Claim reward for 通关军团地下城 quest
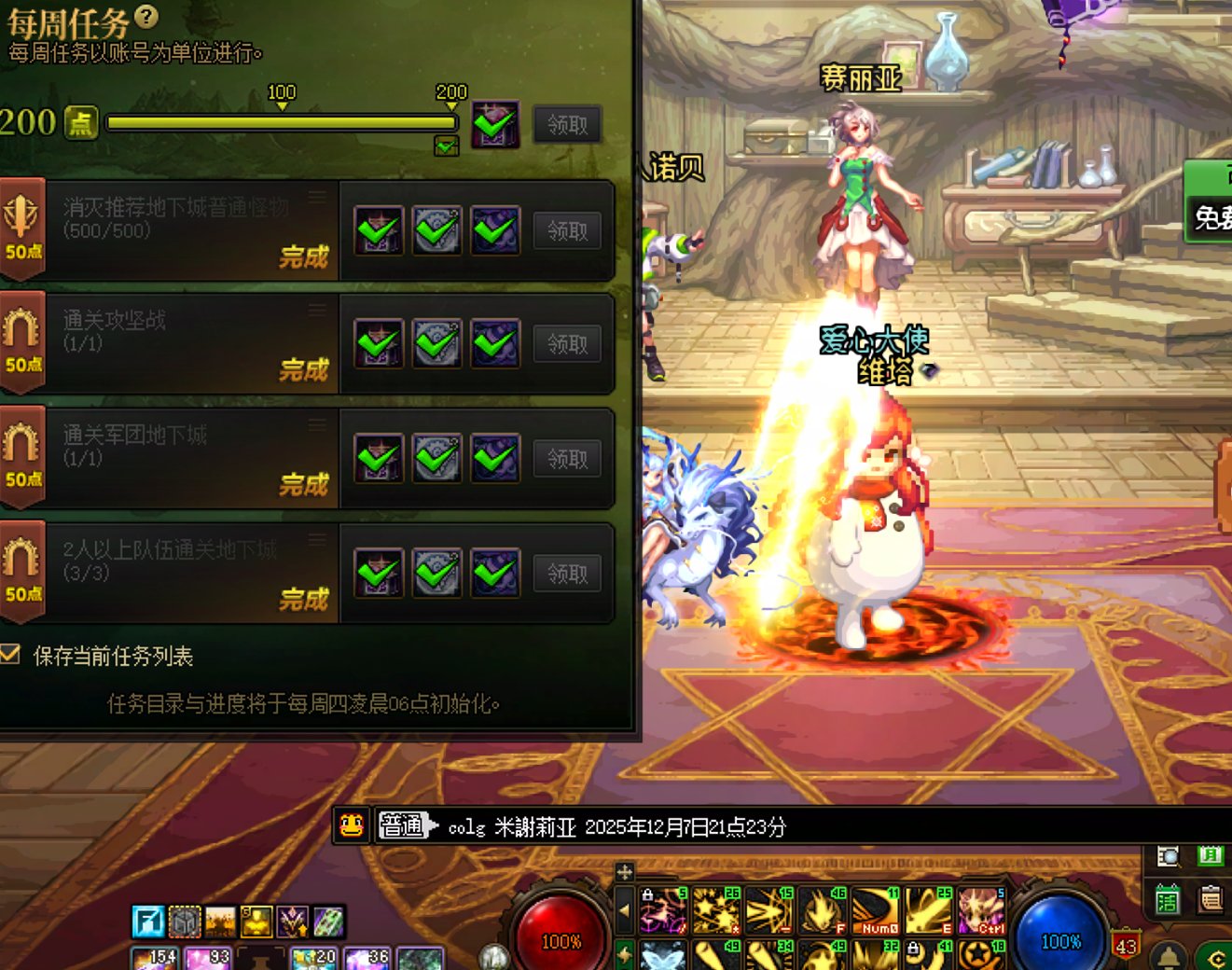The width and height of the screenshot is (1232, 970). coord(567,459)
